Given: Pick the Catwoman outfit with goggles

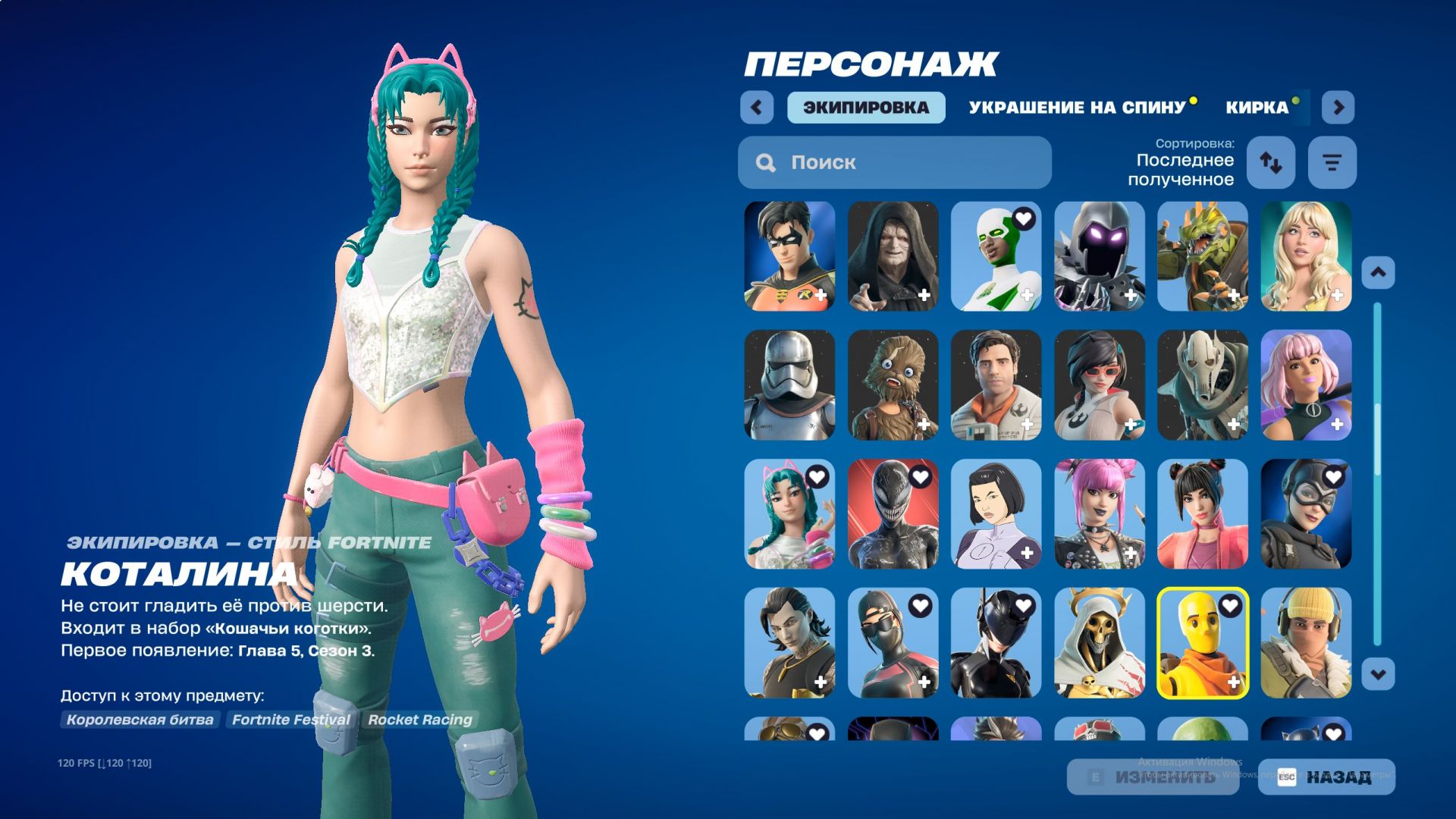Looking at the screenshot, I should pyautogui.click(x=1305, y=514).
